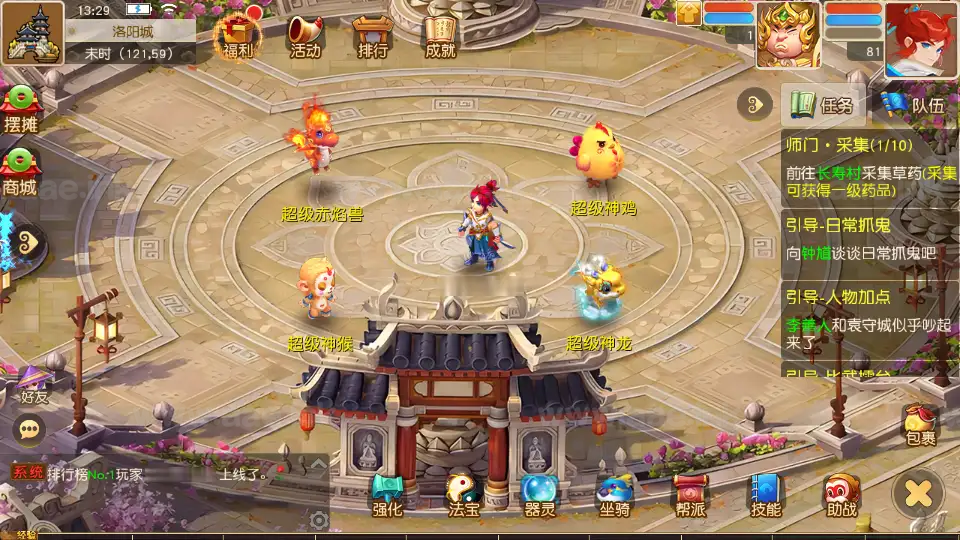Switch to the 队伍 team tab

click(x=912, y=104)
